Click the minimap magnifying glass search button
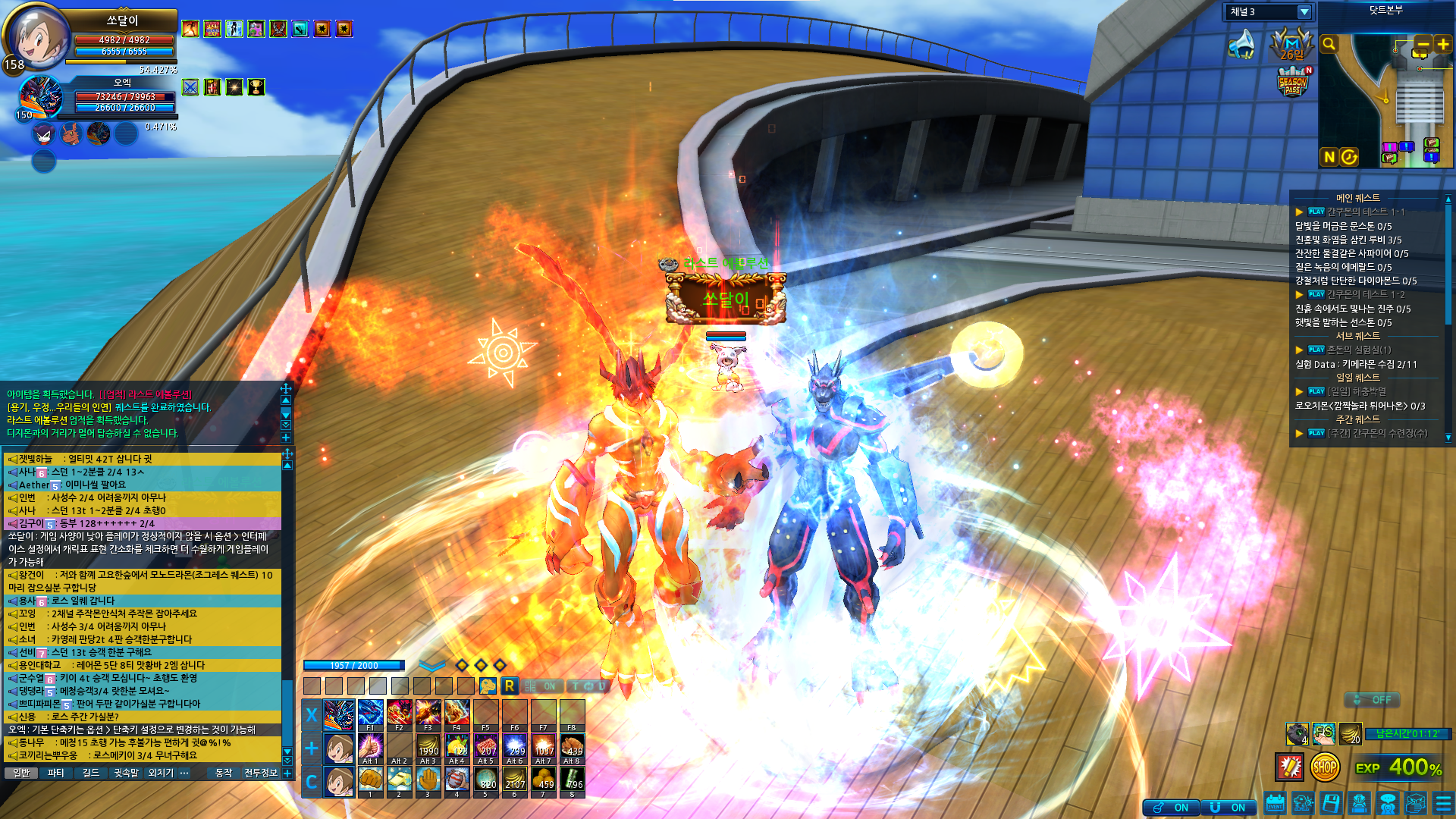The width and height of the screenshot is (1456, 819). point(1329,45)
